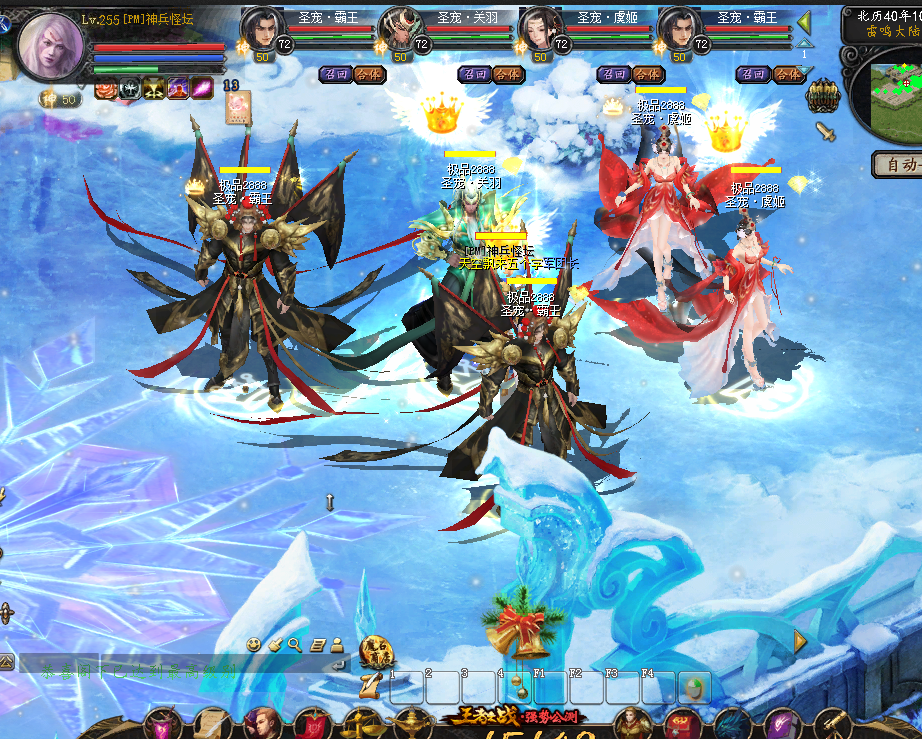Open the gold drum icon below the pet bar
Screen dimensions: 922x739
click(x=822, y=96)
